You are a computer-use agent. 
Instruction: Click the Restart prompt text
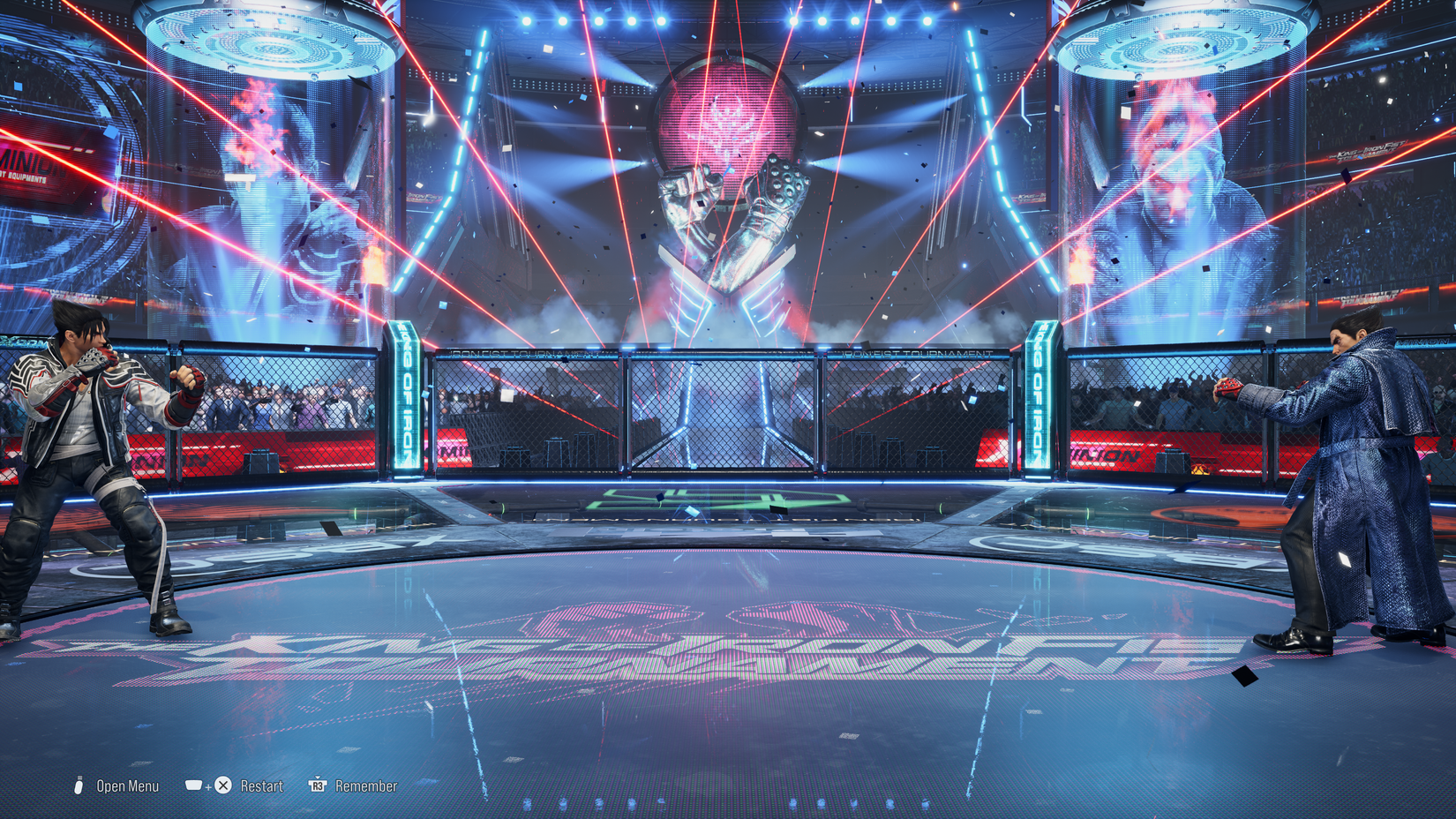point(263,785)
